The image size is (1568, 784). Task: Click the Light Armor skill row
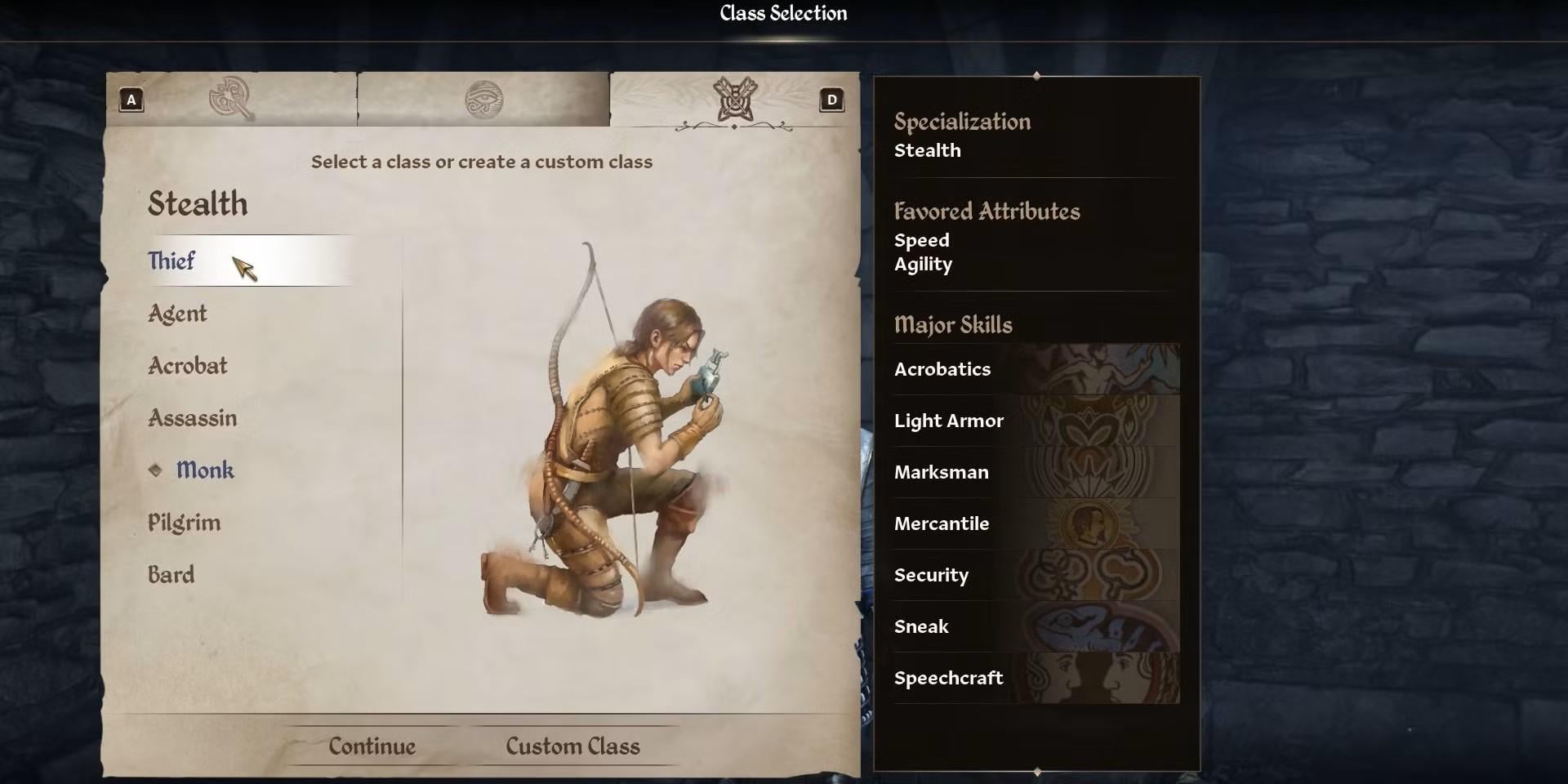coord(1036,421)
